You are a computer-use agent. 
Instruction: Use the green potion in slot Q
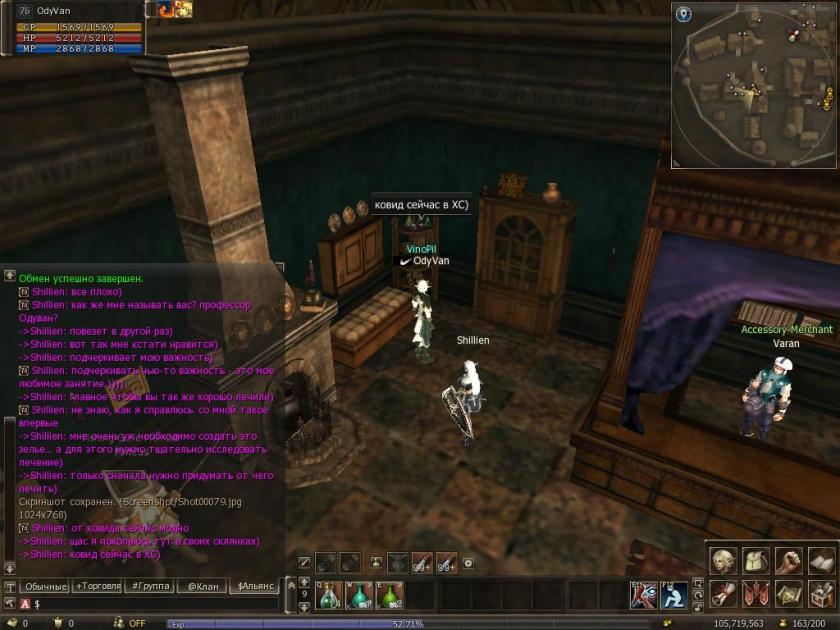(x=330, y=595)
